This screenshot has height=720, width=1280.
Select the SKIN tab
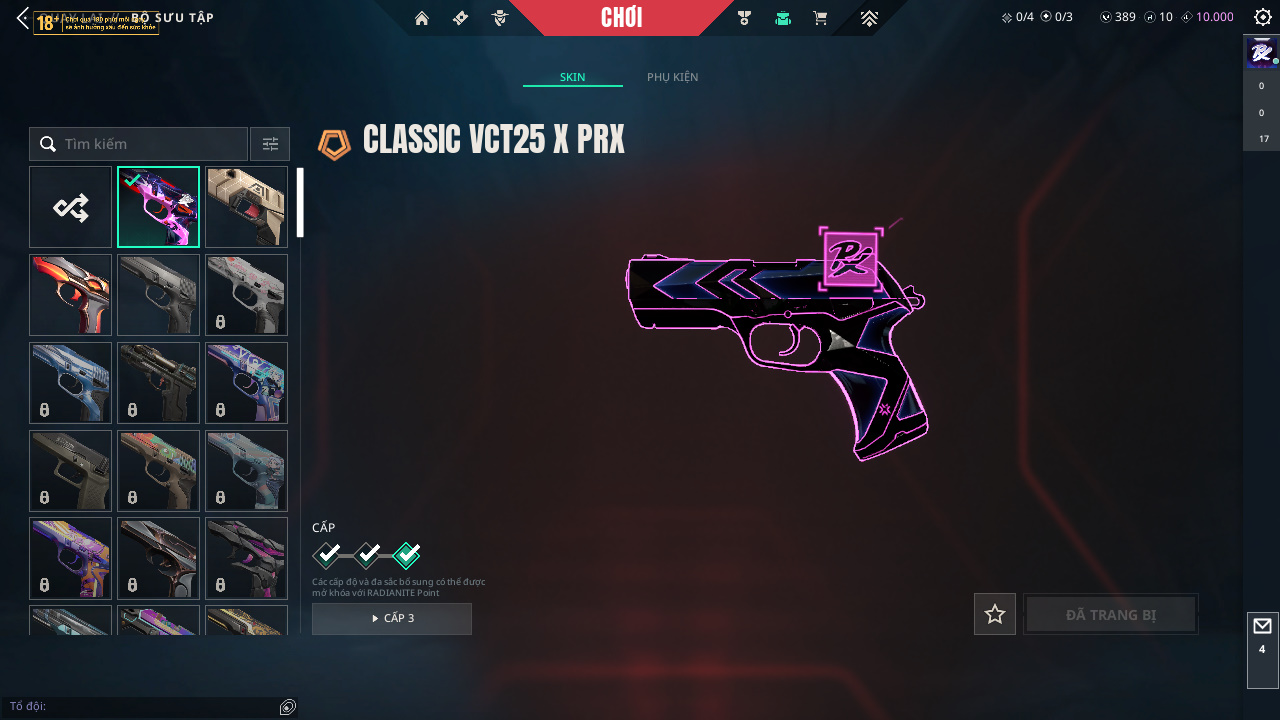572,77
